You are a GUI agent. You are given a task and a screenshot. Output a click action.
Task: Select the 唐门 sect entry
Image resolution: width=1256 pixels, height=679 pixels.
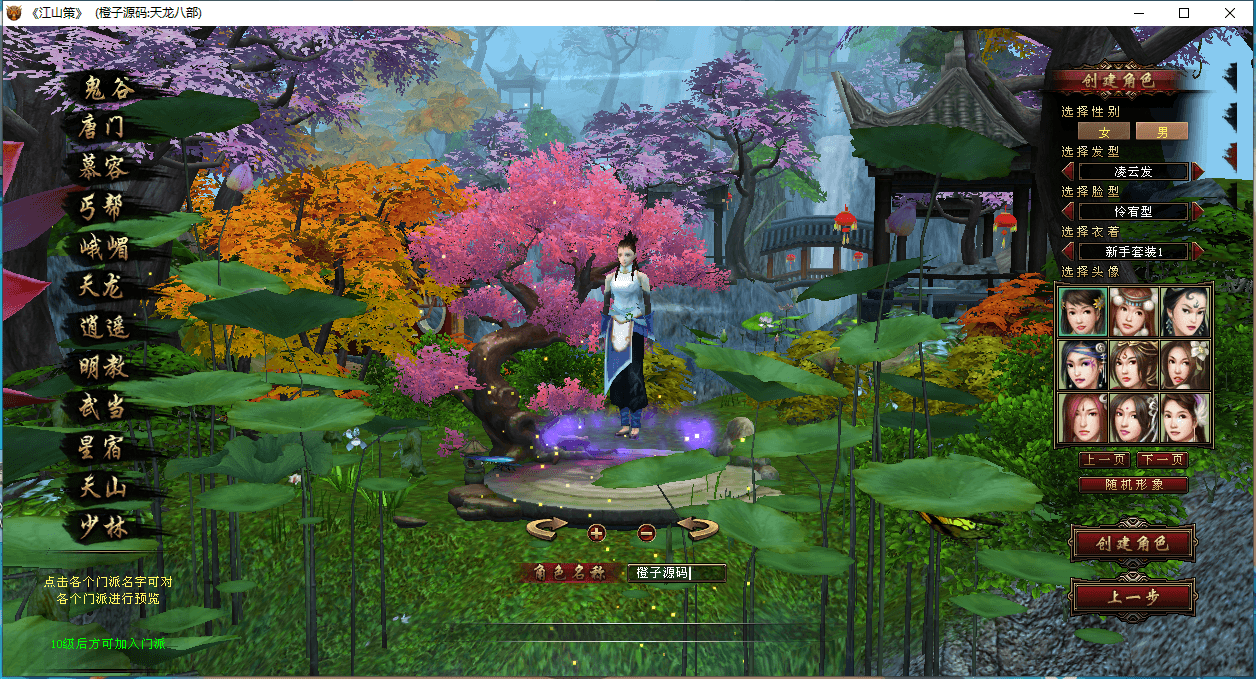coord(102,127)
